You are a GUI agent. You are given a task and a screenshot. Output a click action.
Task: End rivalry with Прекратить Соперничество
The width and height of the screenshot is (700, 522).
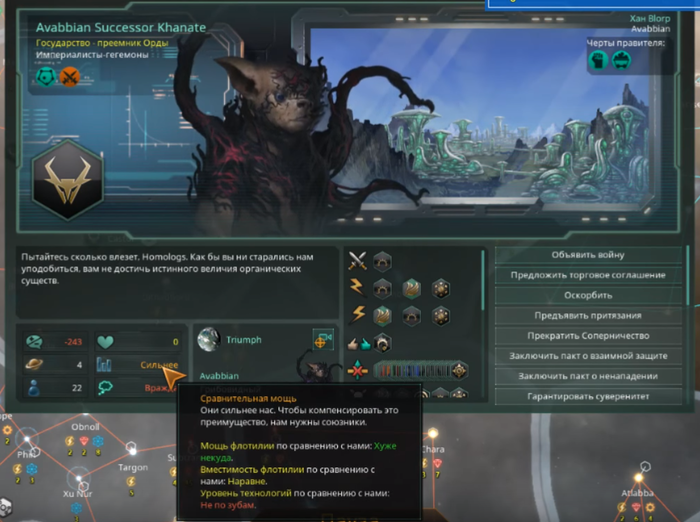(588, 335)
